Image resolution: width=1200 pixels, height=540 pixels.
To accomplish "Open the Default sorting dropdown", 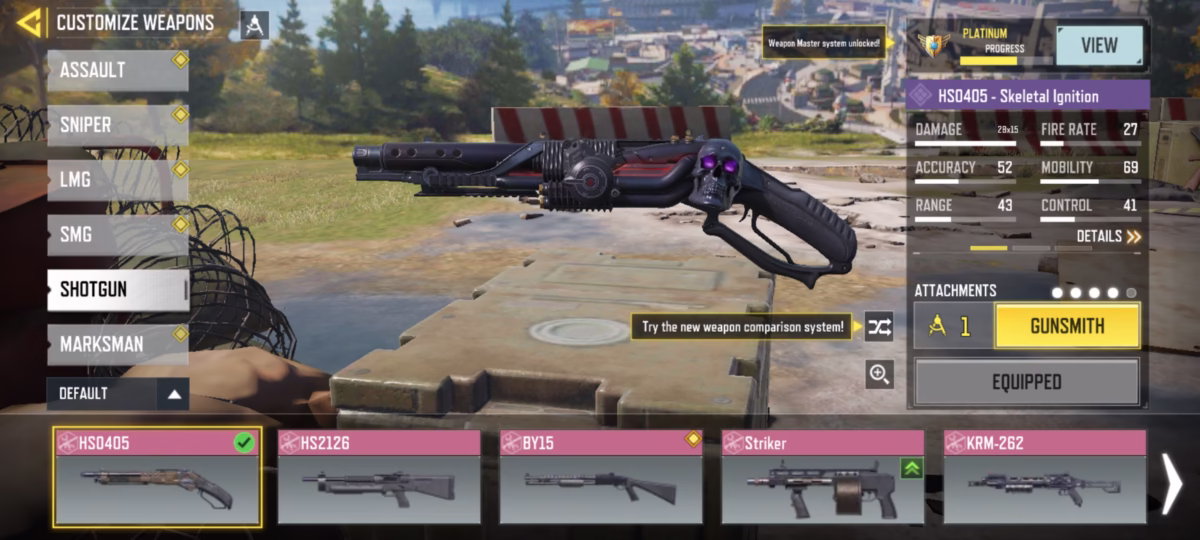I will 117,394.
